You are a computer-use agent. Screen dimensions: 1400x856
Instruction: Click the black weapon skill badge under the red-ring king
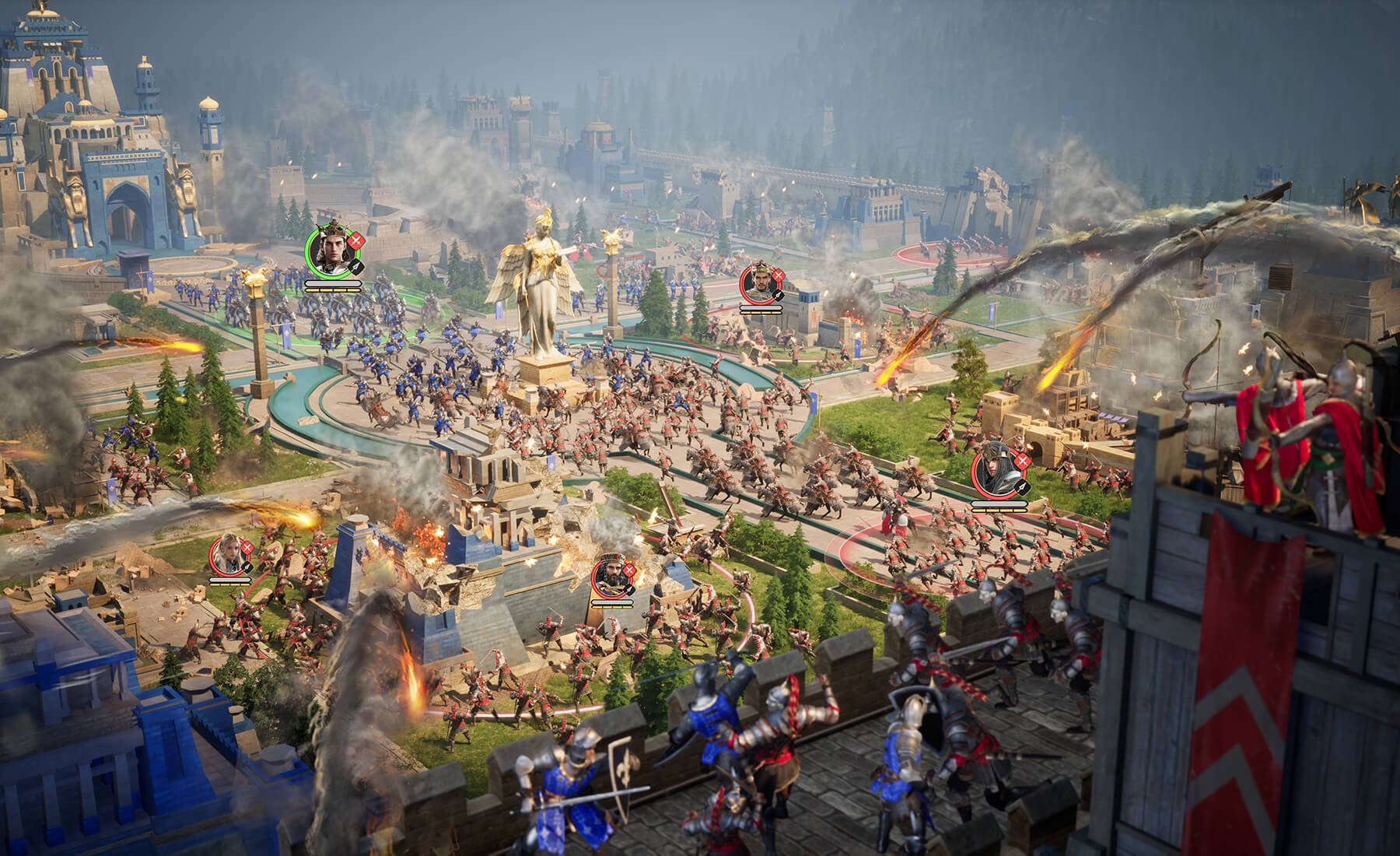pyautogui.click(x=778, y=295)
